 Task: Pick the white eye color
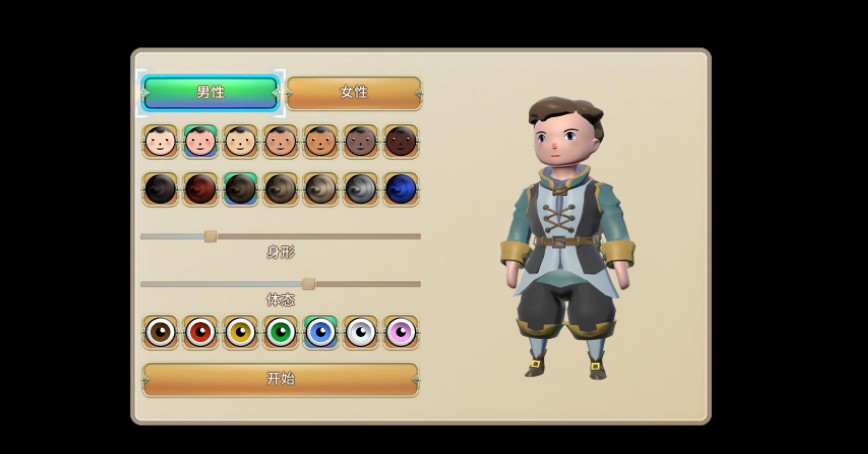tap(360, 332)
